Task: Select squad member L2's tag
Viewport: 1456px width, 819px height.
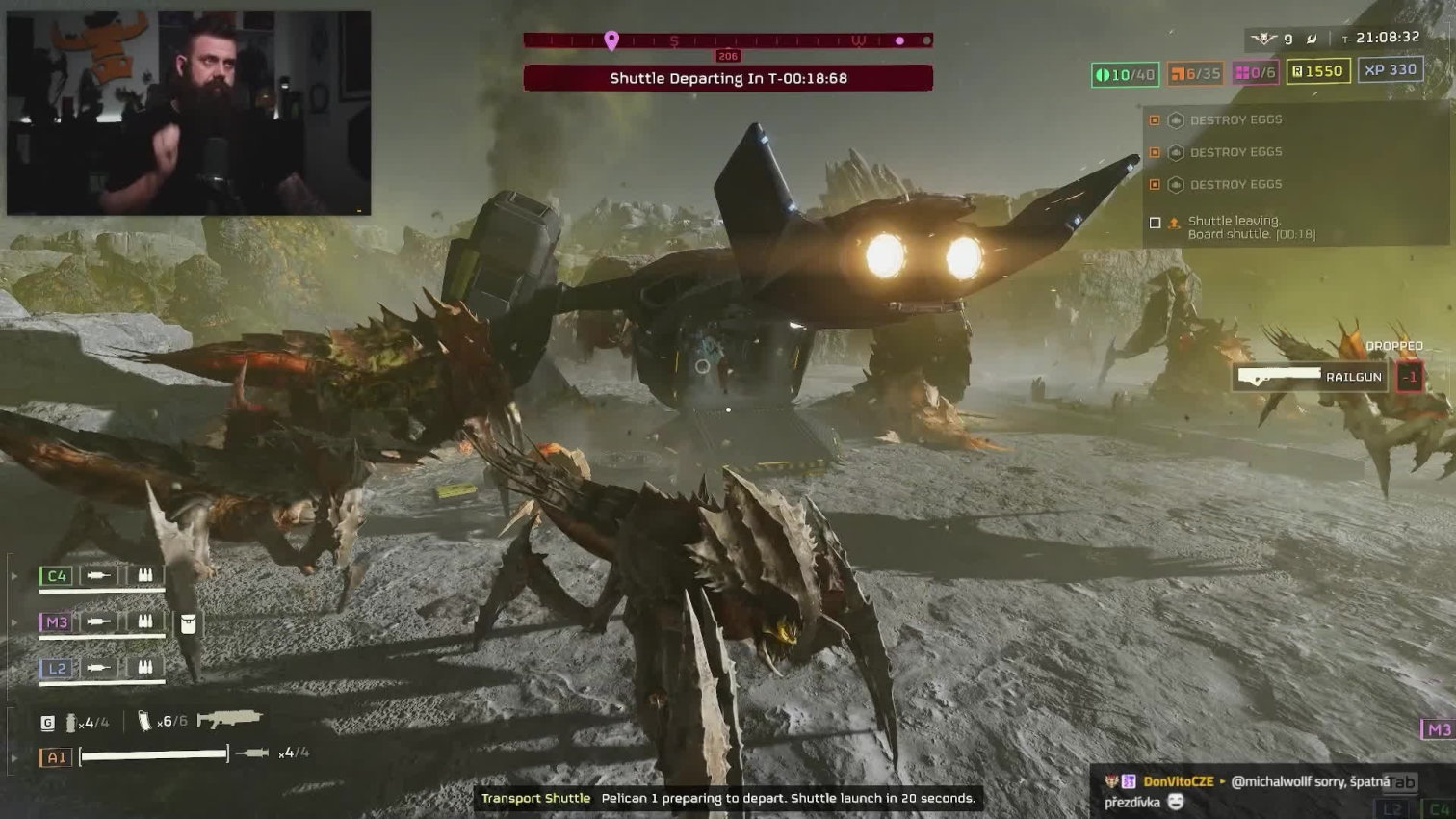Action: [57, 668]
